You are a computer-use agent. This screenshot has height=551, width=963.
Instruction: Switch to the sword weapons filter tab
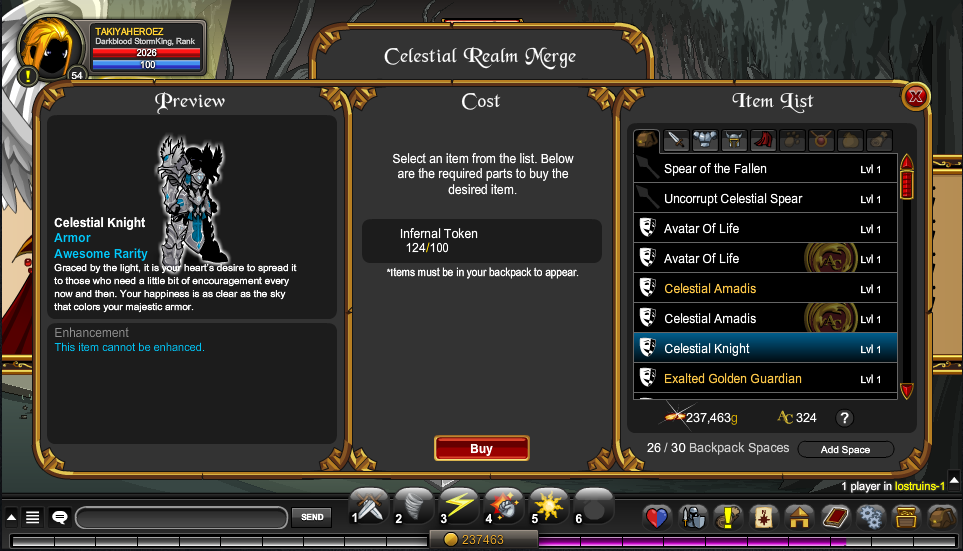pyautogui.click(x=676, y=140)
